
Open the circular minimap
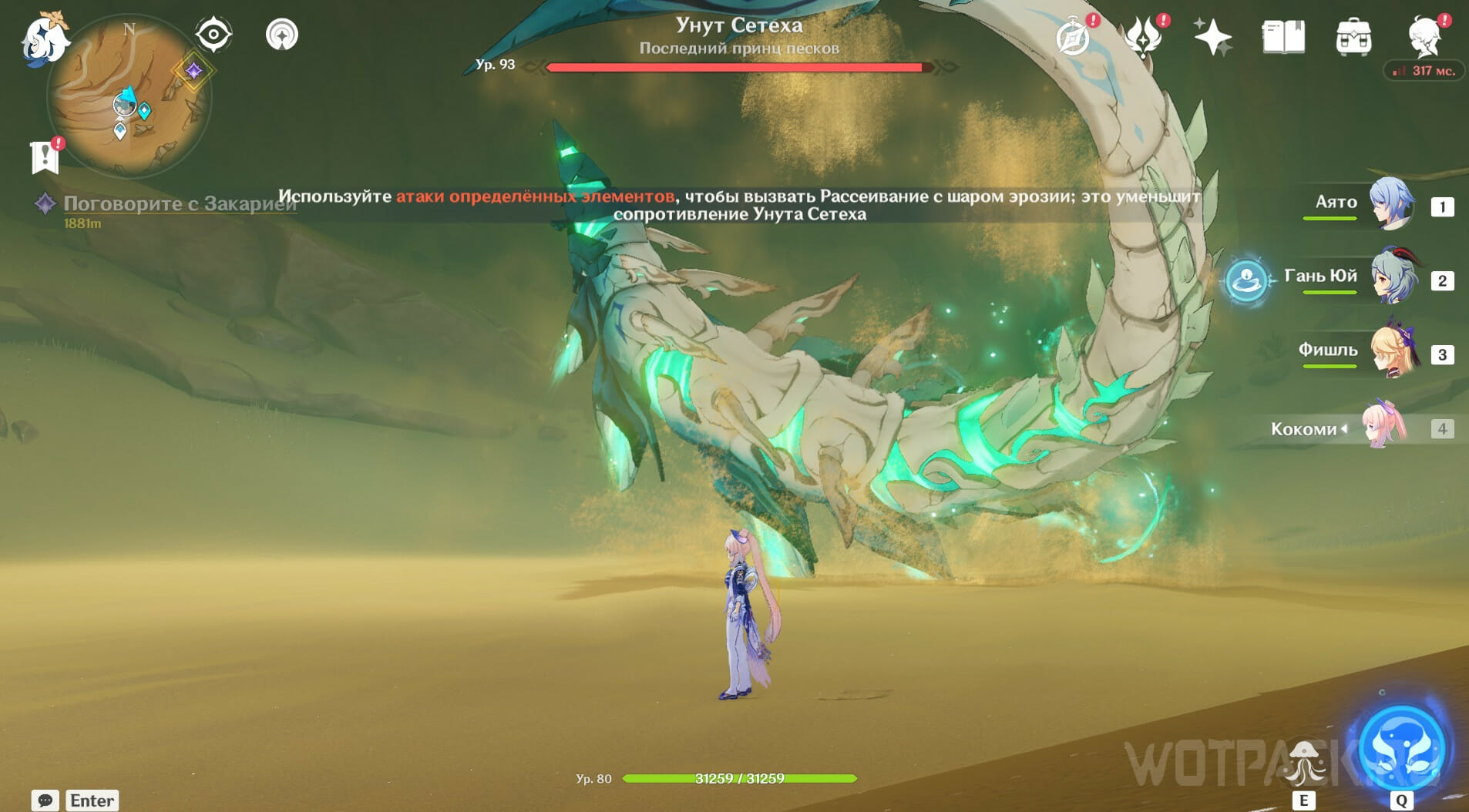128,98
